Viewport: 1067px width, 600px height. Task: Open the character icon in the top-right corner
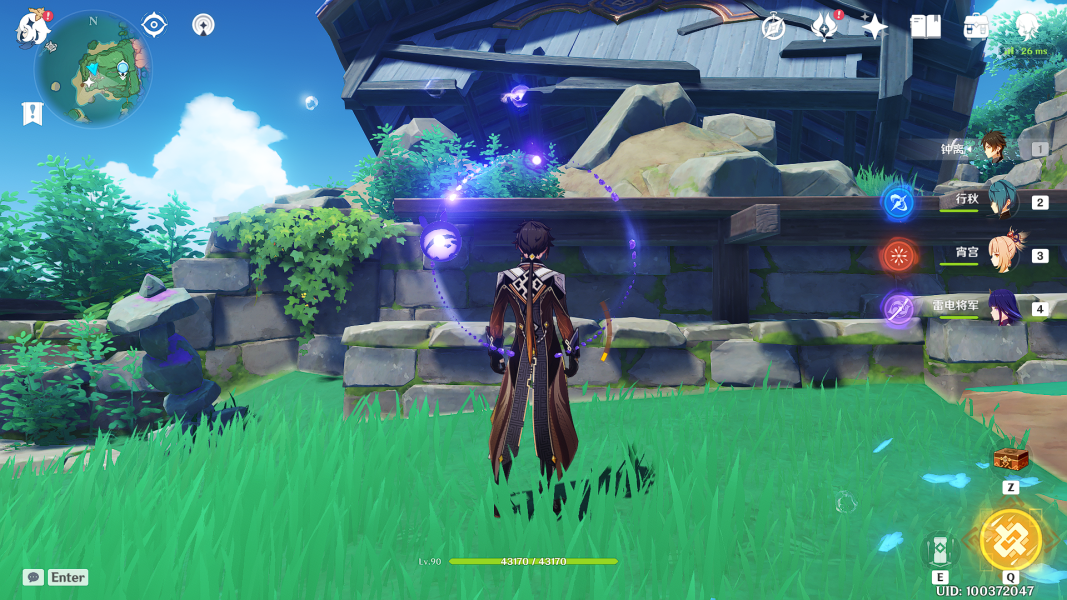click(1027, 26)
